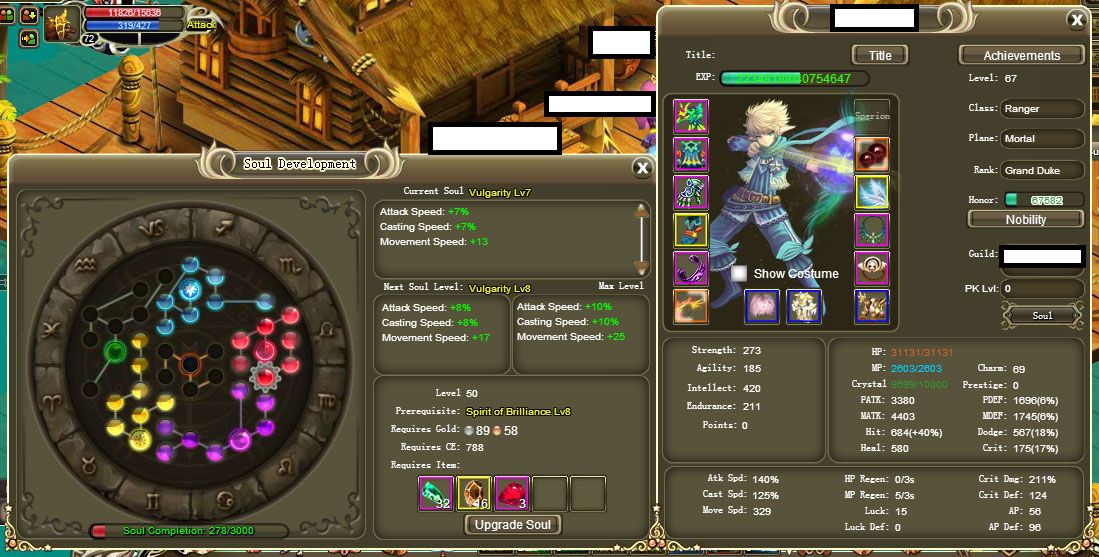Click the Soul button on character panel
This screenshot has width=1099, height=557.
point(1043,316)
